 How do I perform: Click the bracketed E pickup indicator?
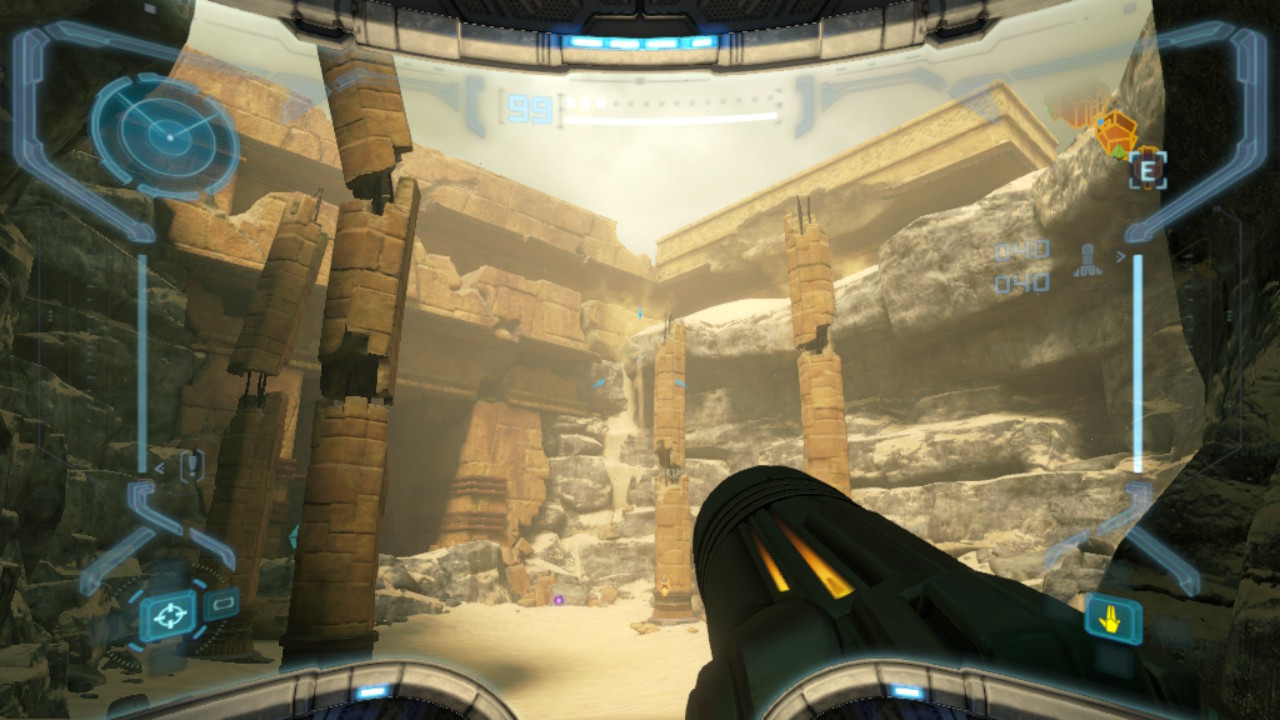coord(1149,170)
